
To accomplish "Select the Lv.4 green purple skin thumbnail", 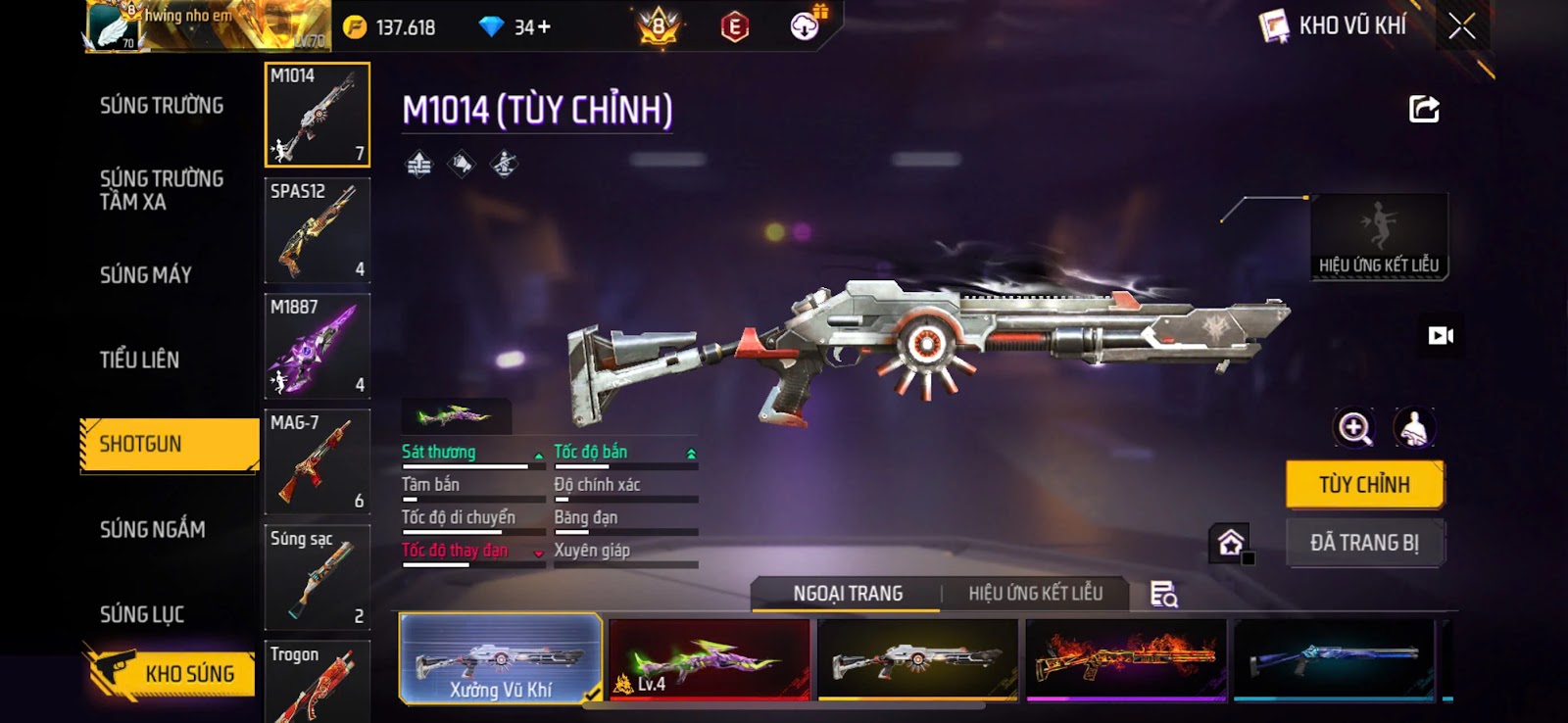I will click(709, 658).
